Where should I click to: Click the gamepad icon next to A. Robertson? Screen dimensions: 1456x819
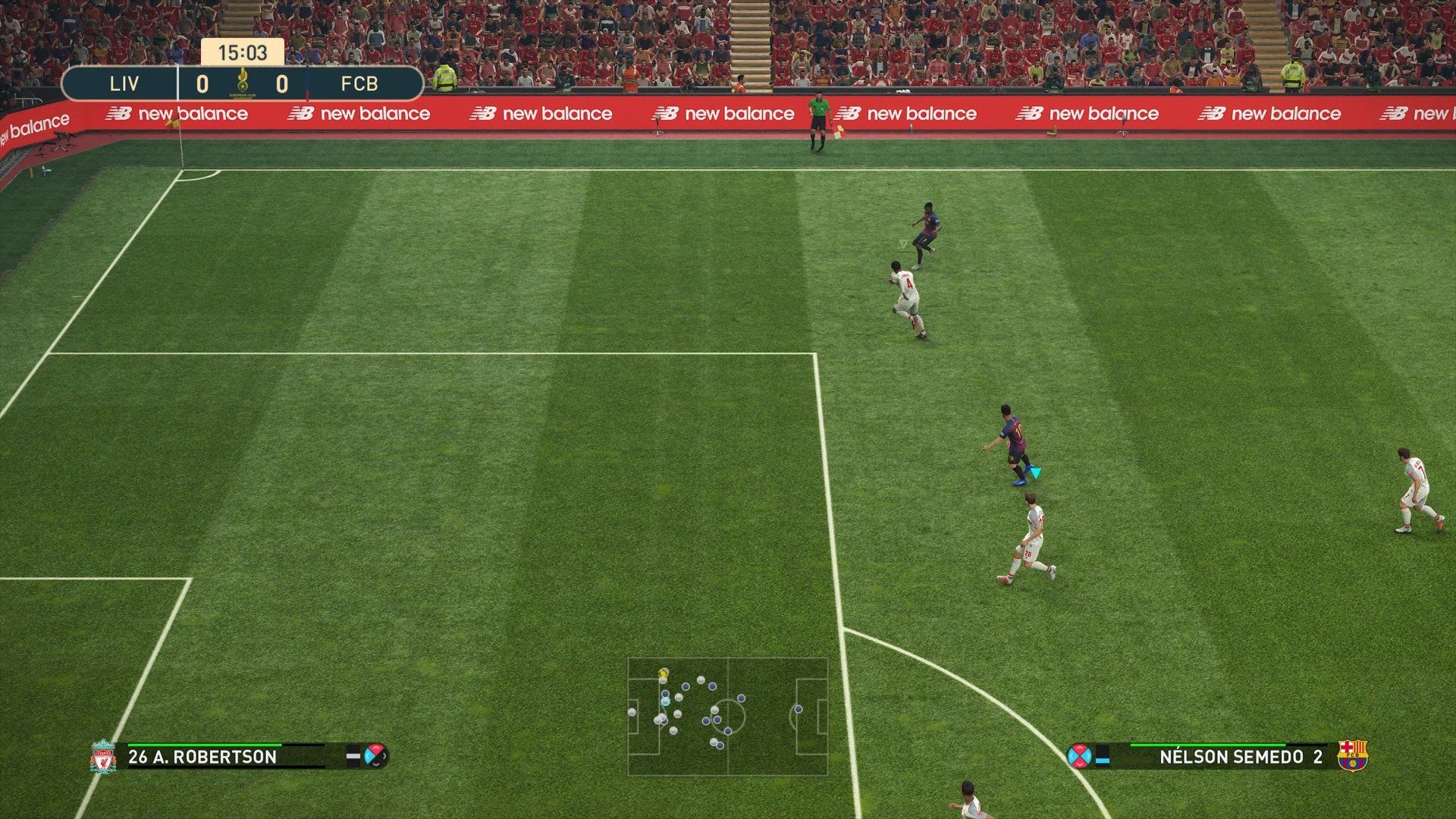(x=376, y=757)
